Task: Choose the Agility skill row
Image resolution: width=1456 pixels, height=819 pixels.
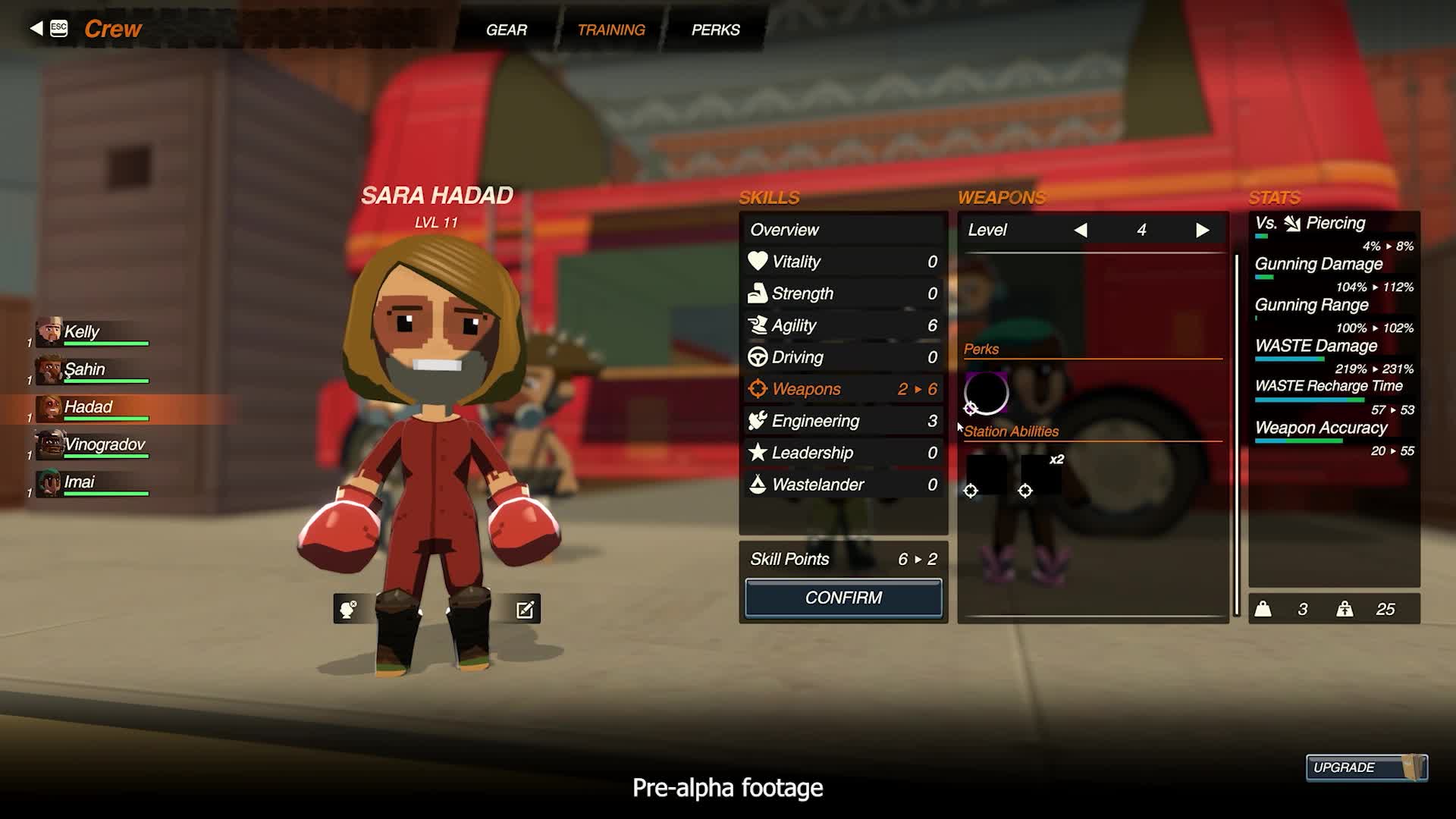Action: 843,325
